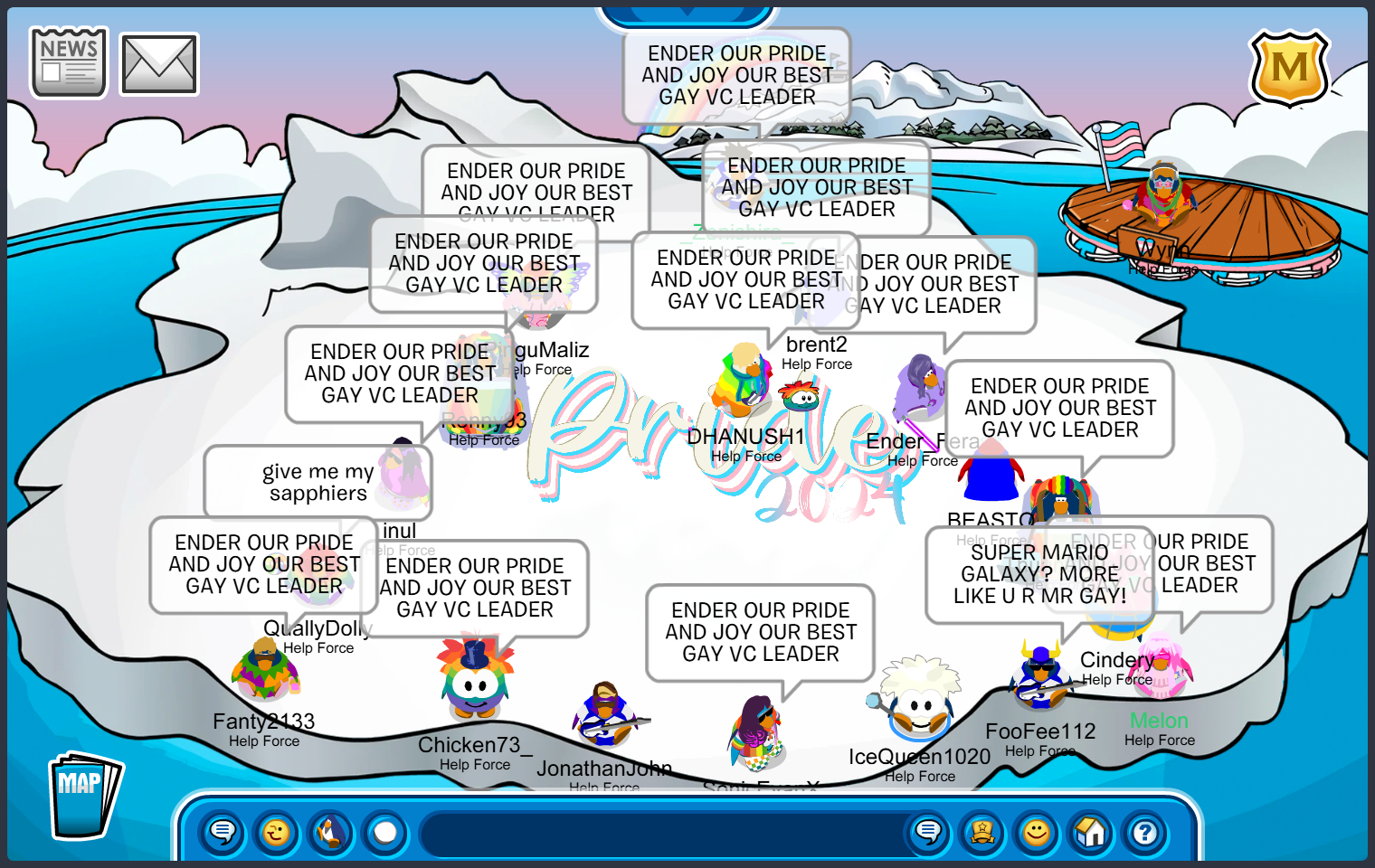Click the white snowball circle icon
Viewport: 1375px width, 868px height.
click(x=384, y=833)
